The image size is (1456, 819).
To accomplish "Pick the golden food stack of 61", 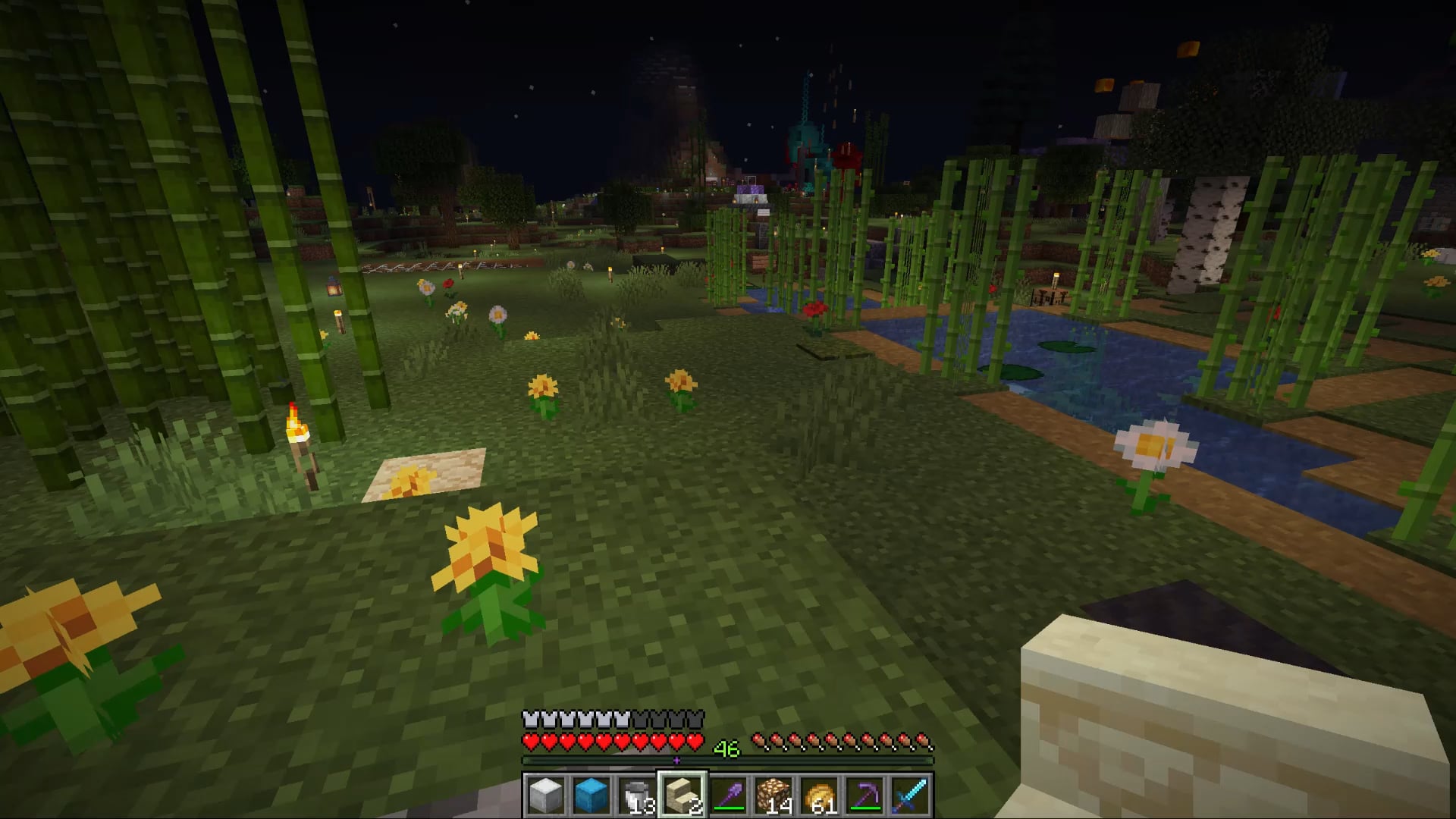I will pyautogui.click(x=819, y=795).
